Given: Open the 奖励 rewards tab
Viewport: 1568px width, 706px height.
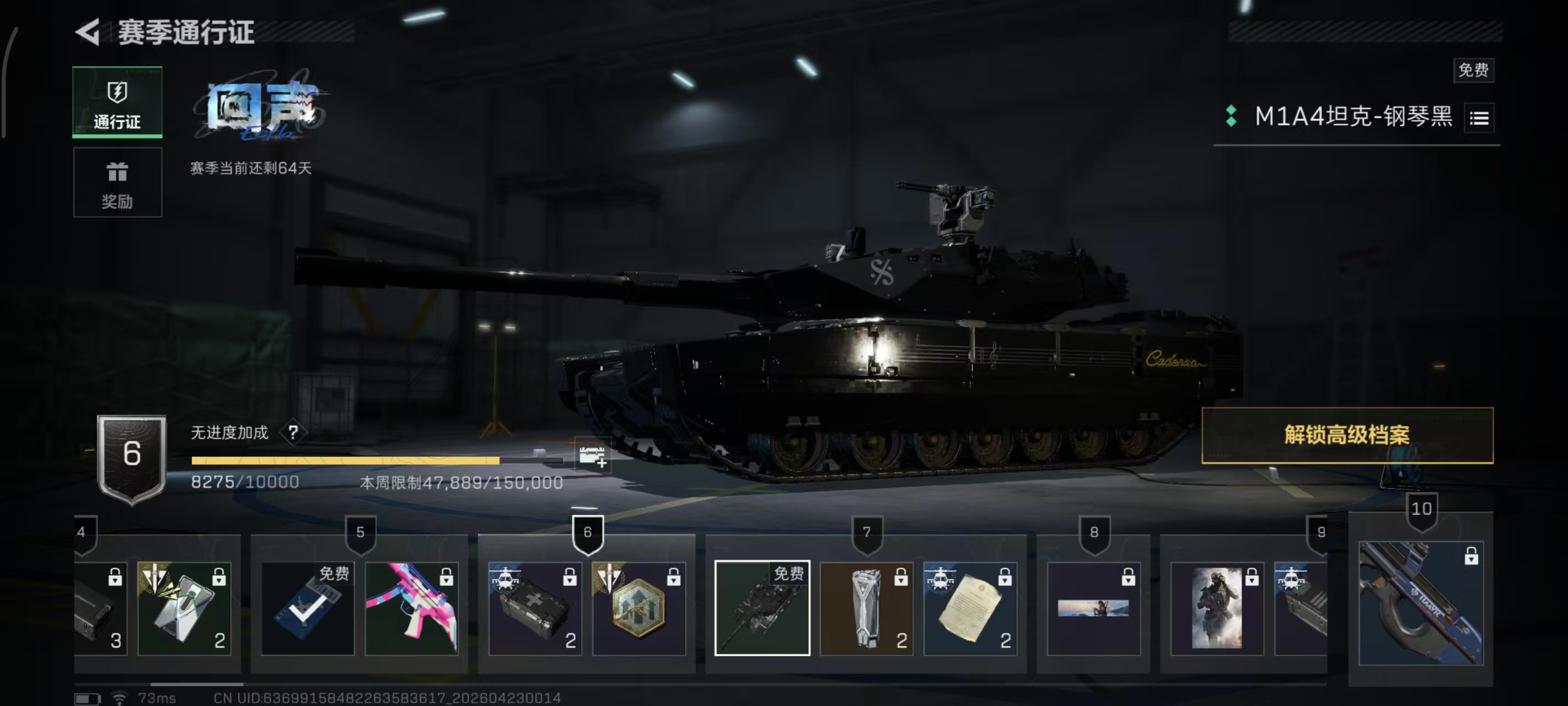Looking at the screenshot, I should pos(117,183).
